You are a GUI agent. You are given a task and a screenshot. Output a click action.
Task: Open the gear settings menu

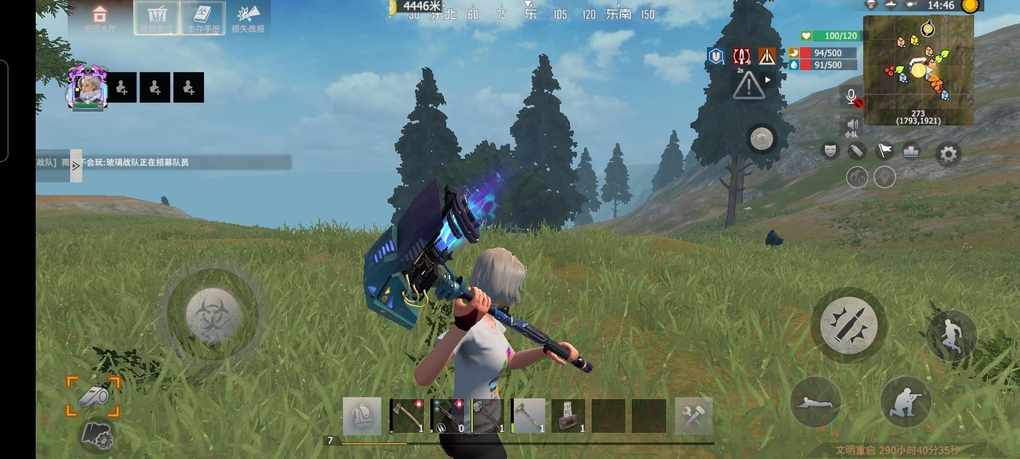coord(947,153)
